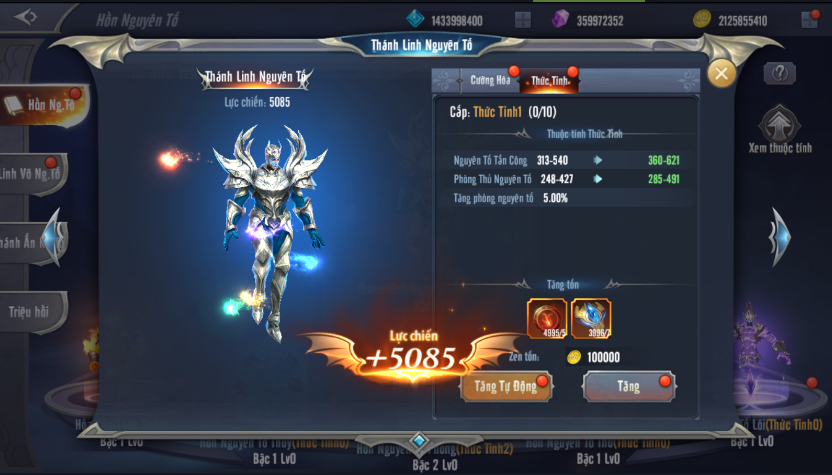Click the Tăng upgrade button
Image resolution: width=832 pixels, height=475 pixels.
pyautogui.click(x=628, y=387)
